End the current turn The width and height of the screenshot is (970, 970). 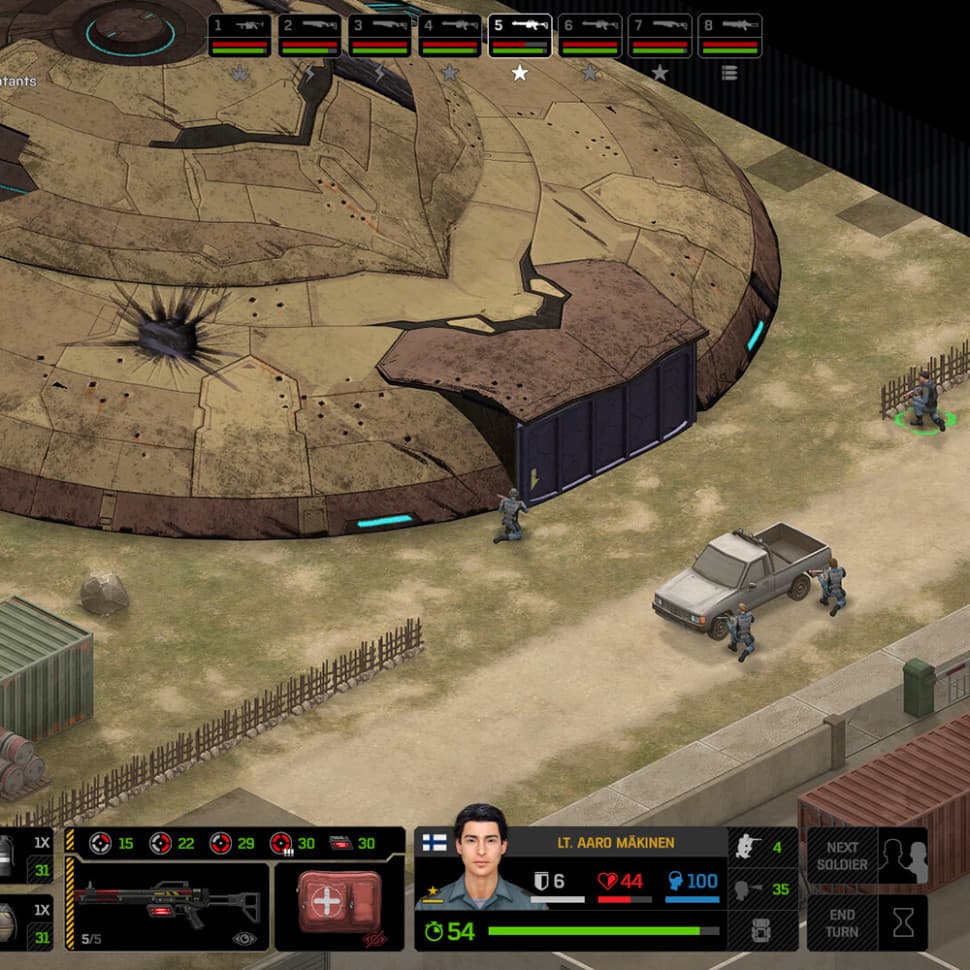[867, 922]
